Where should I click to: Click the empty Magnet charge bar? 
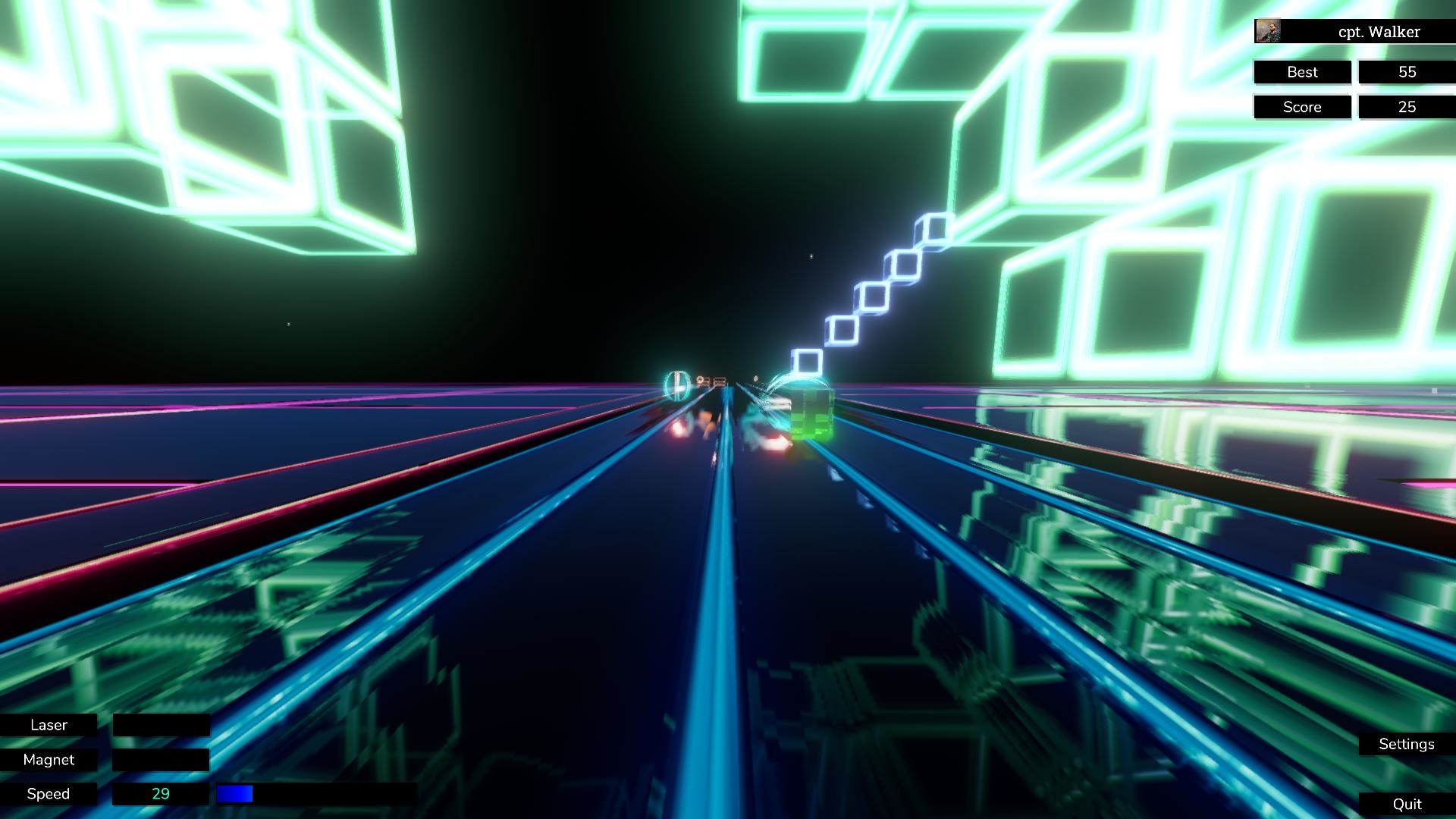tap(161, 759)
